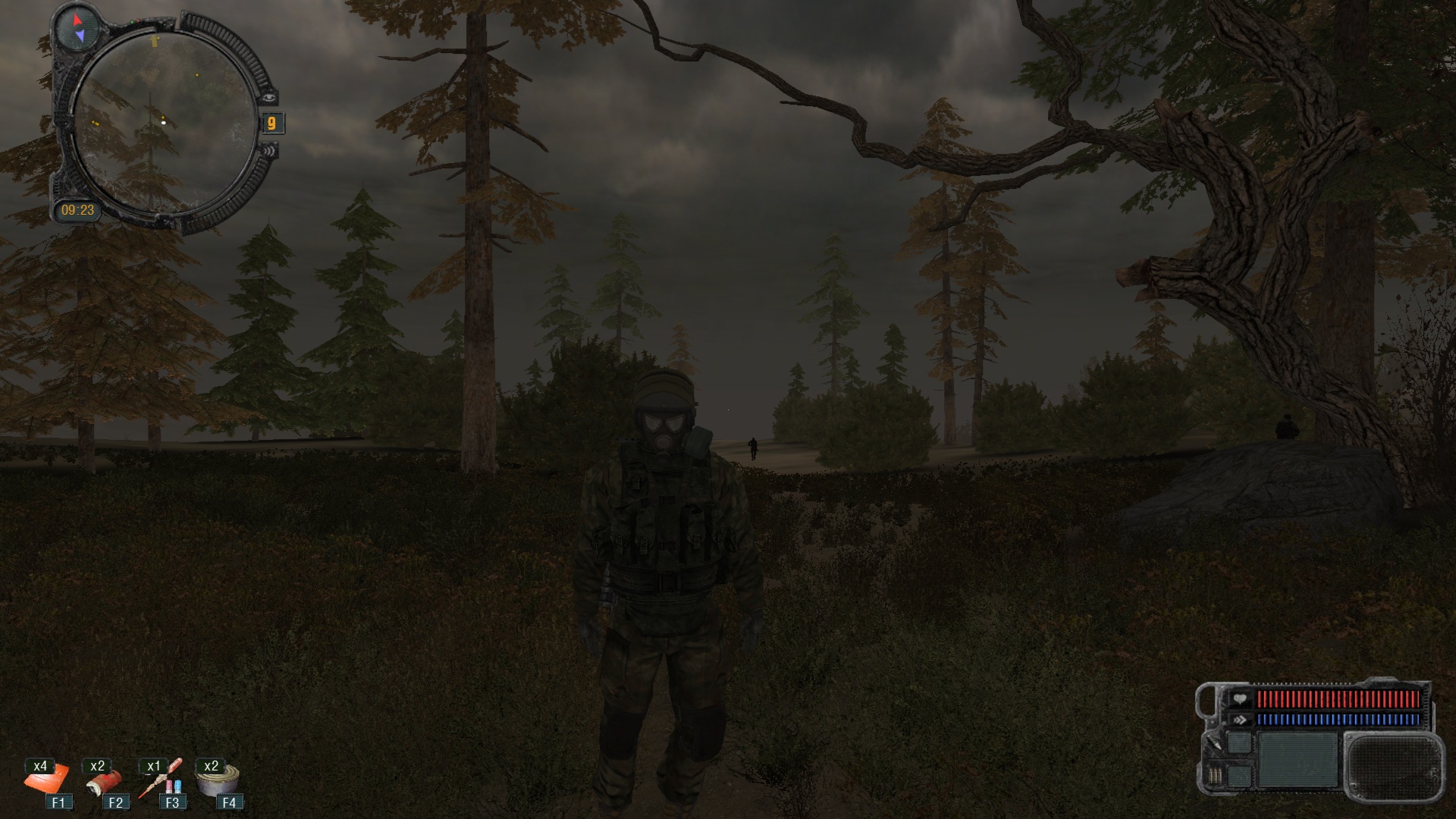Click the rounded minimap screen on the HUD device
Screen dimensions: 1456x819
point(1394,767)
